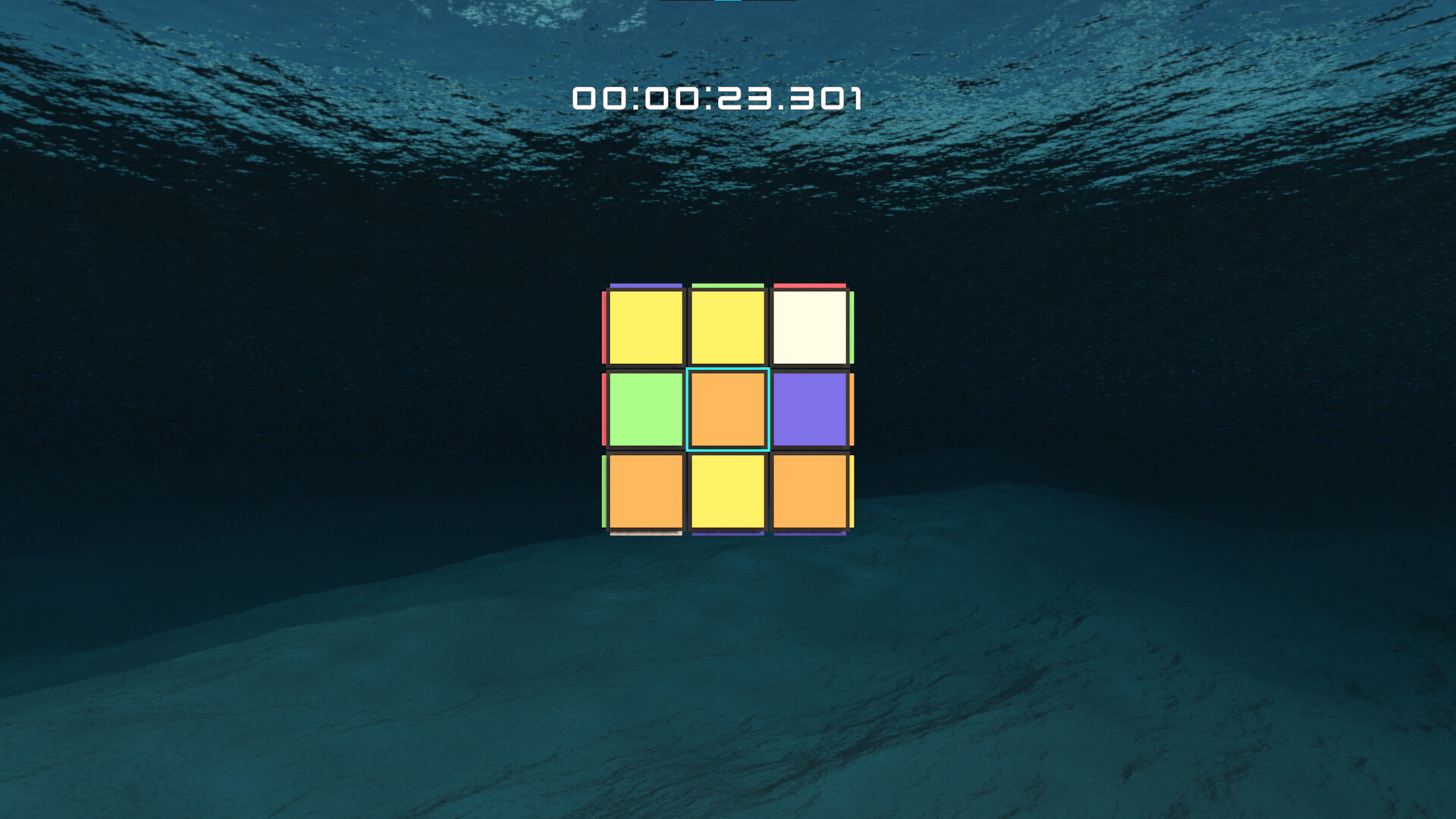Click the yellow tile at bottom center
The image size is (1456, 819).
[x=726, y=491]
